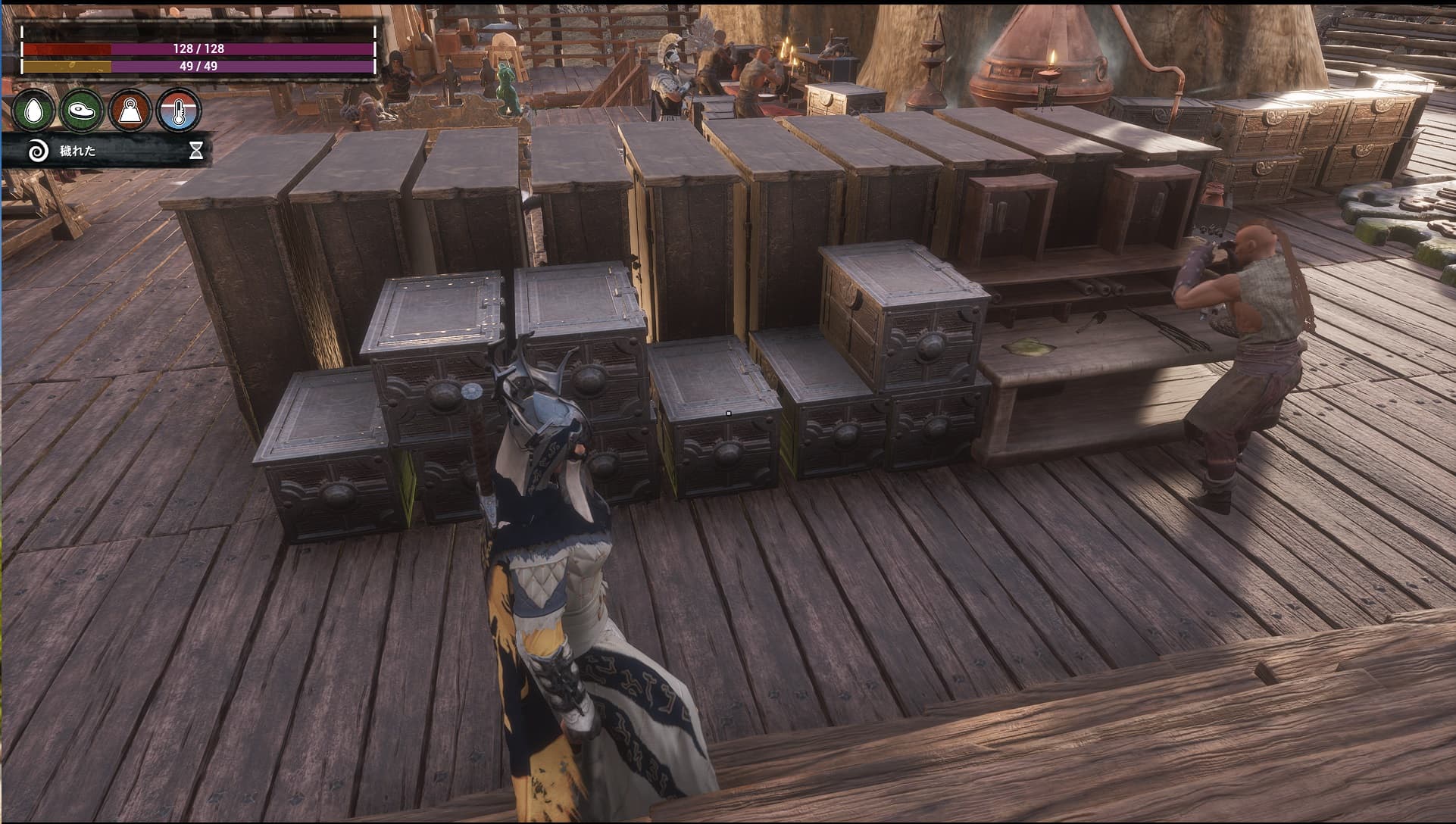Inspect the thermometer temperature icon
Viewport: 1456px width, 824px height.
coord(179,111)
